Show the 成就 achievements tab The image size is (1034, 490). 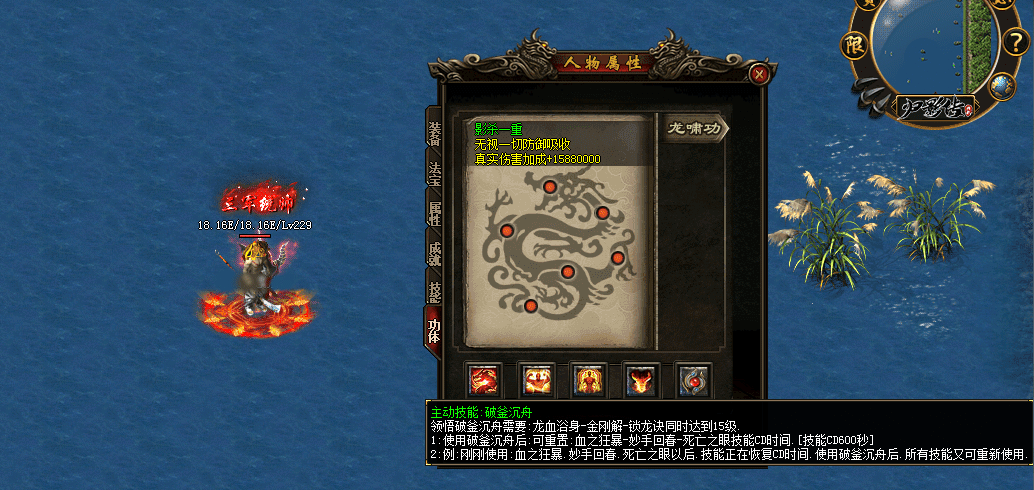click(434, 251)
